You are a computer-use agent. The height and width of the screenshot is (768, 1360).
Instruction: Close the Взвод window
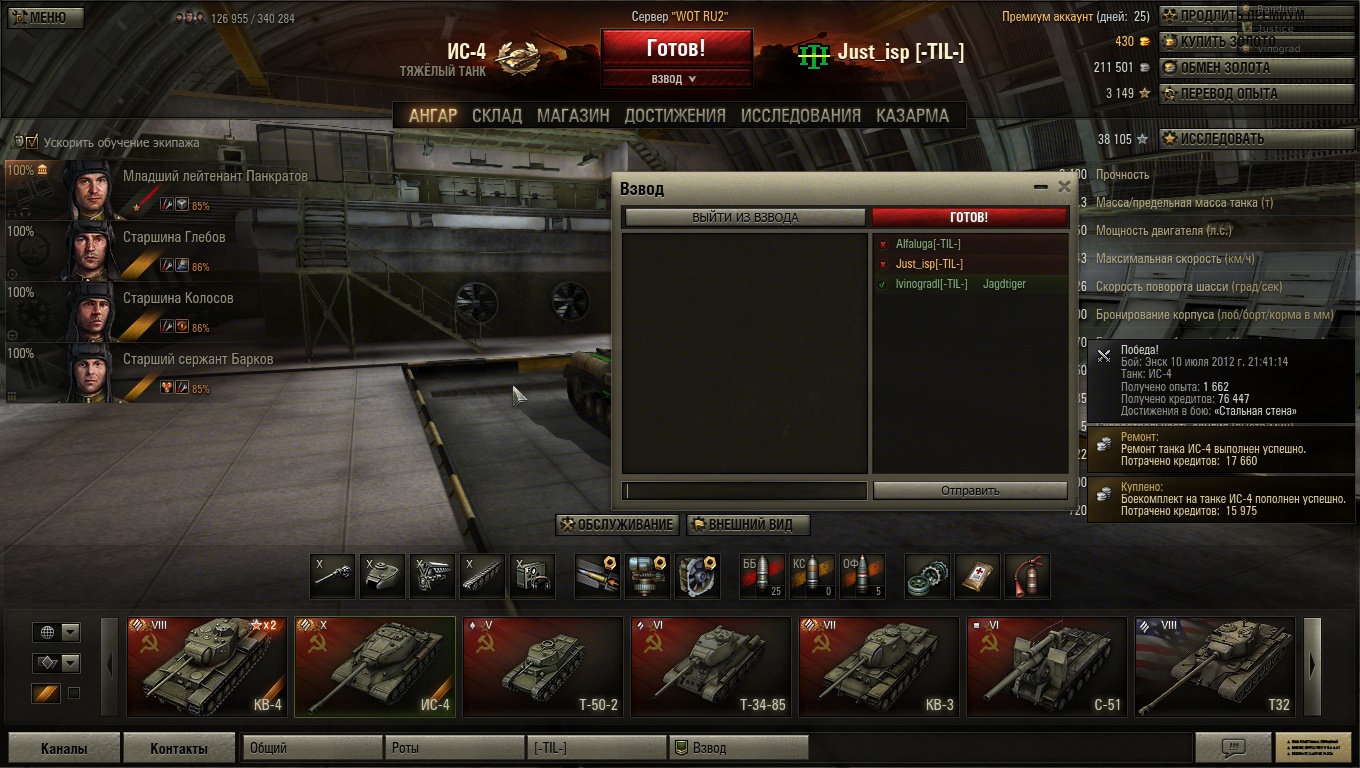coord(1064,187)
